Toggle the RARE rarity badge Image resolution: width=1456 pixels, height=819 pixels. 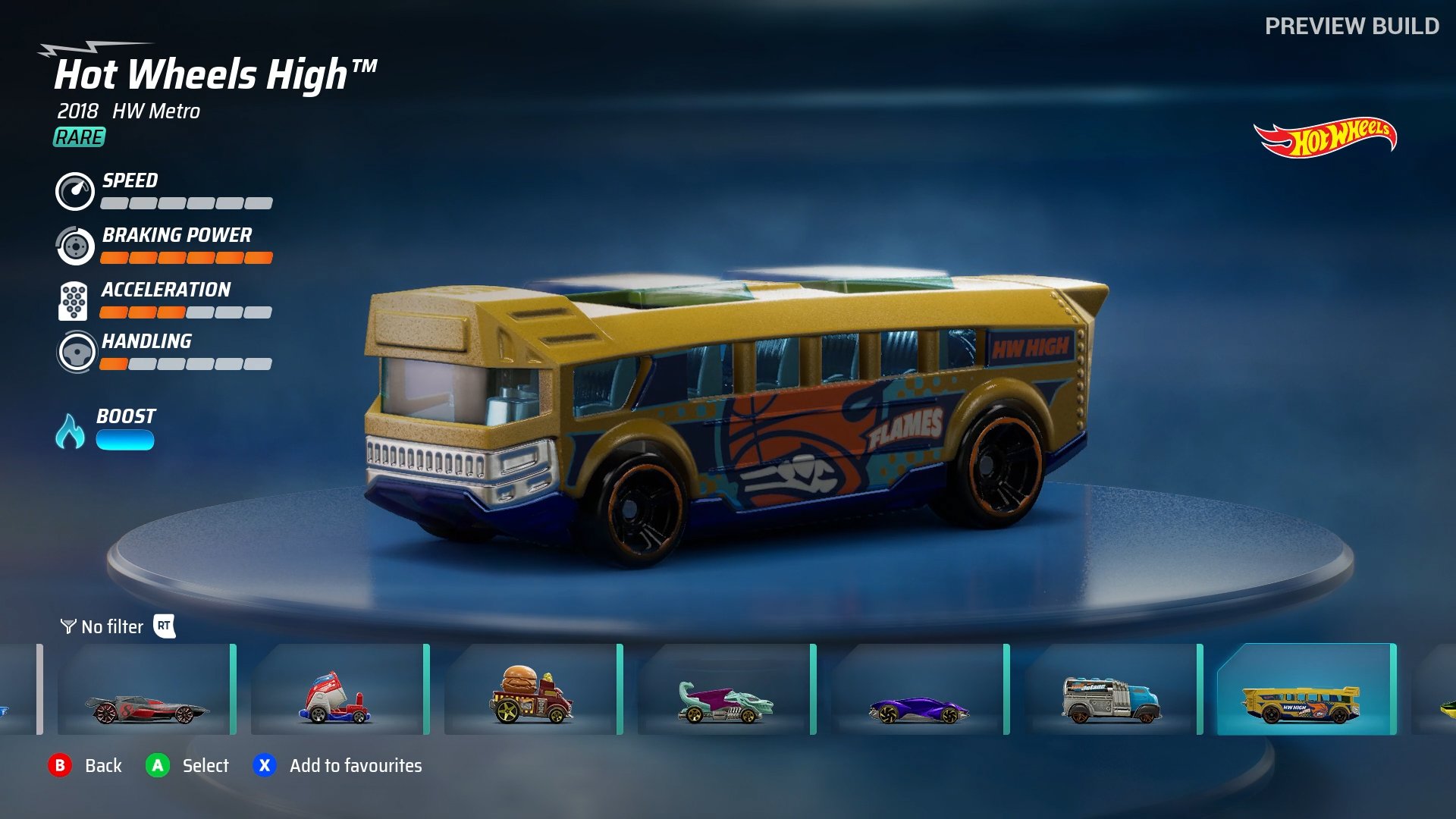coord(78,138)
